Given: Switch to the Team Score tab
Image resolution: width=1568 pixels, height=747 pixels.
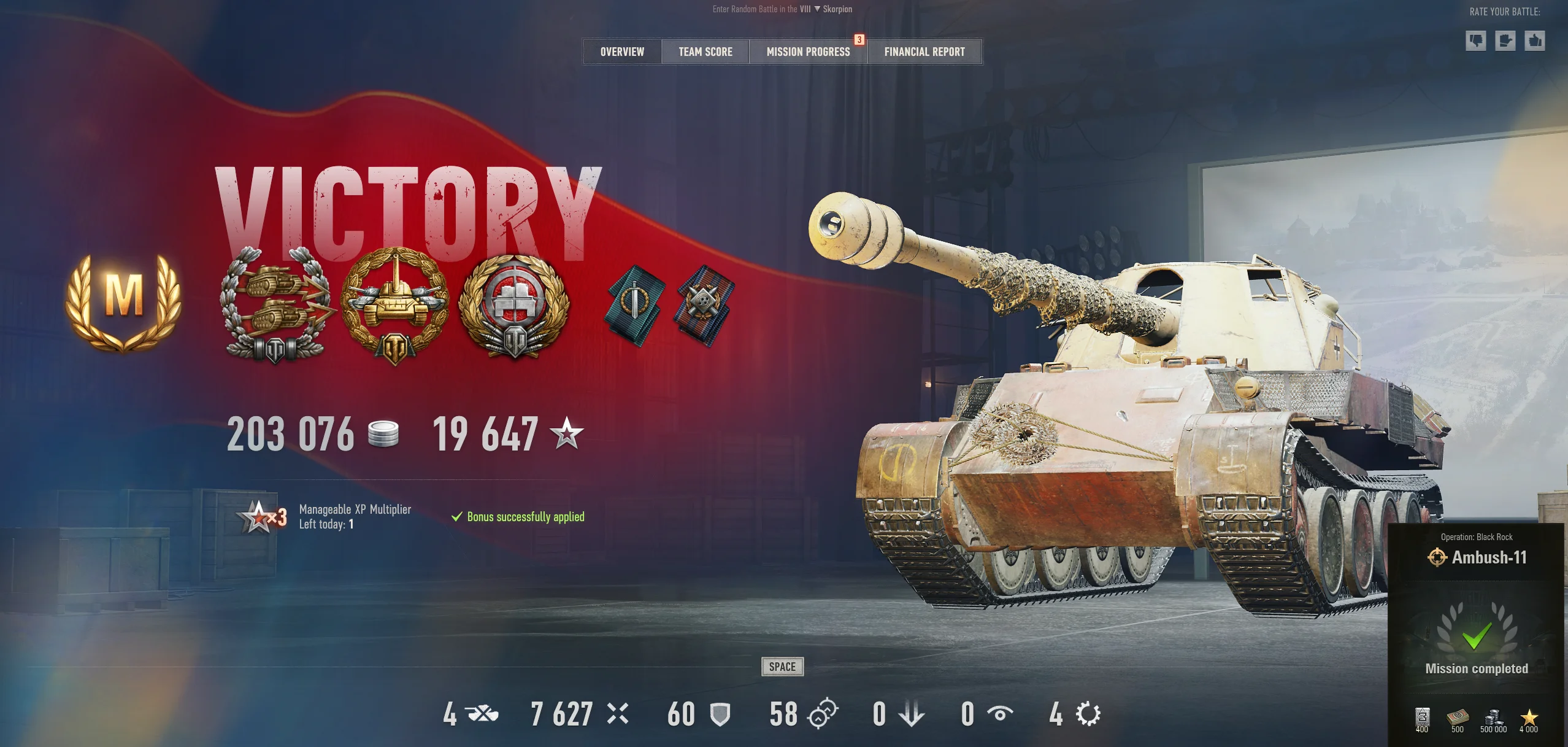Looking at the screenshot, I should click(x=704, y=52).
